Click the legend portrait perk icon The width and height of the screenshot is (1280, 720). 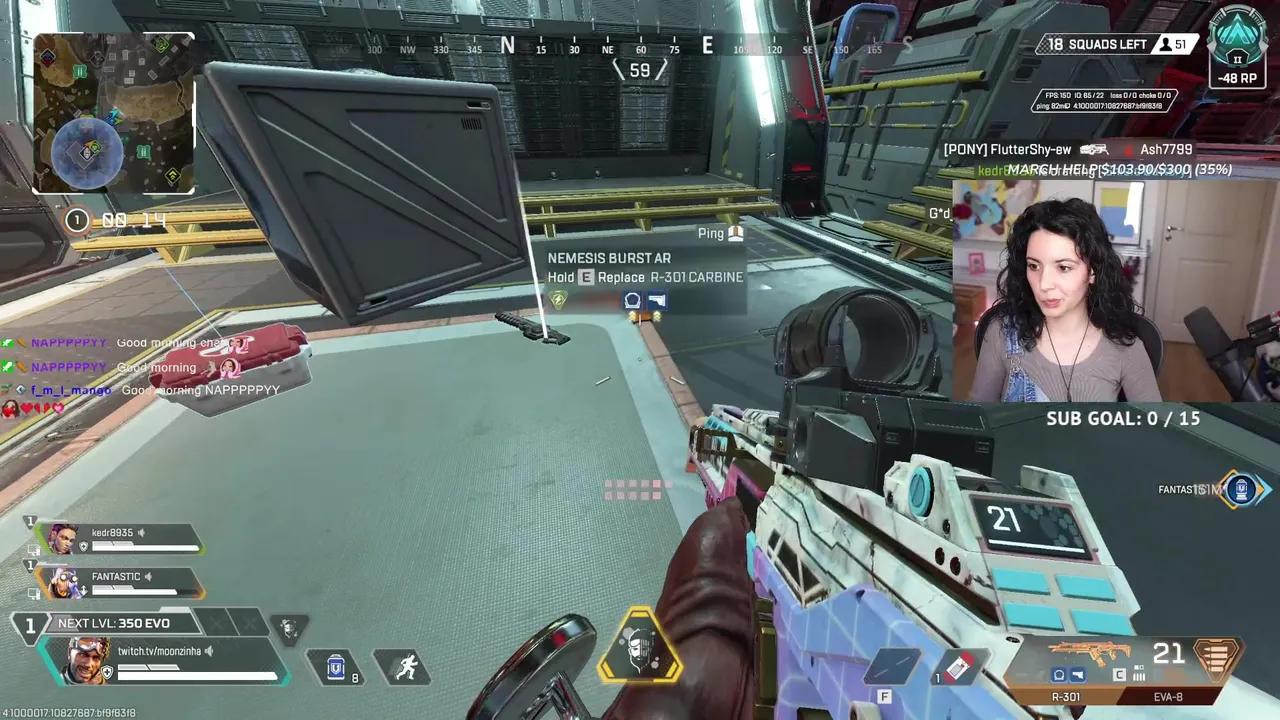click(x=289, y=629)
